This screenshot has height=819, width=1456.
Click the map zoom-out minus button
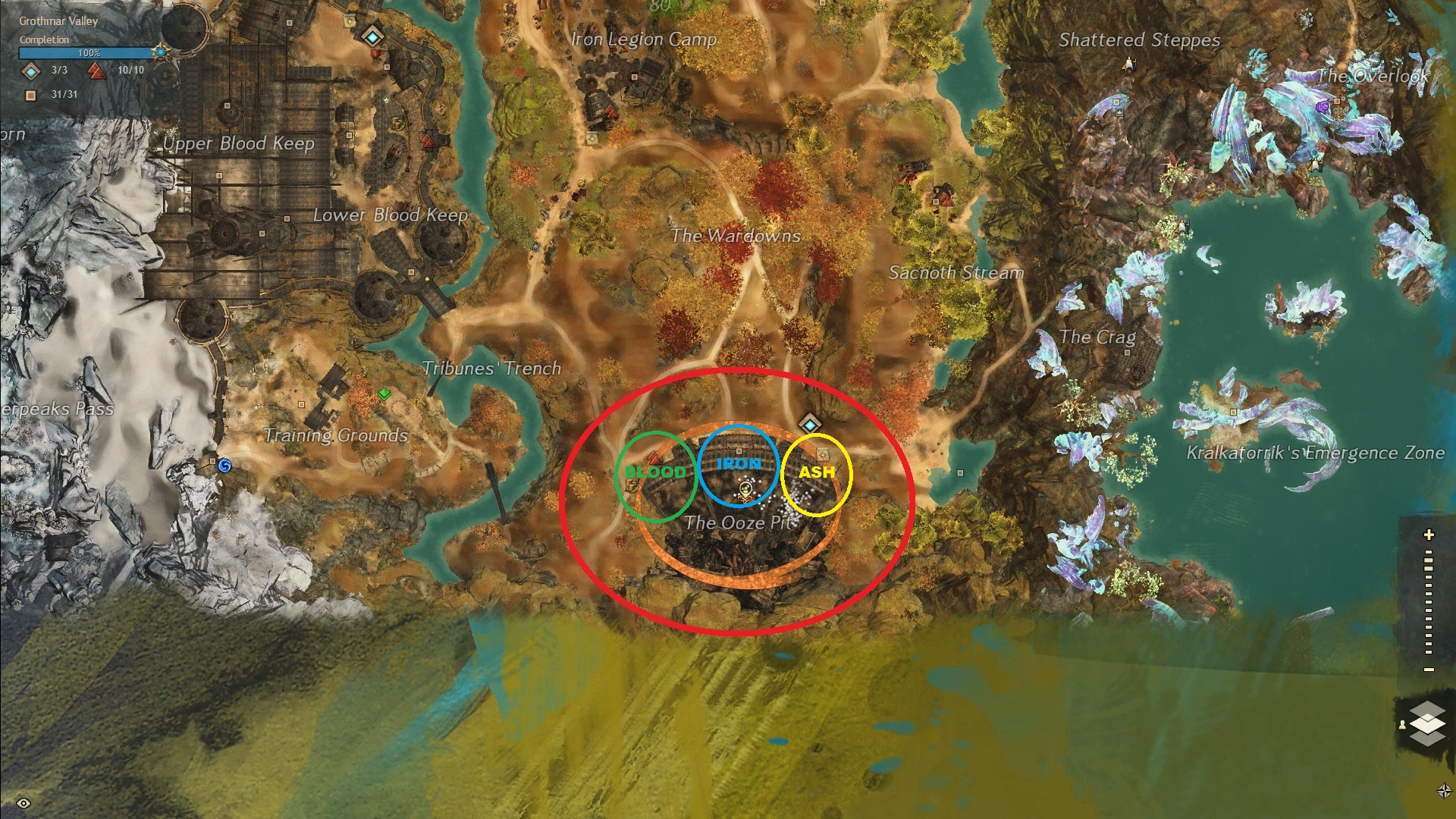(x=1429, y=669)
